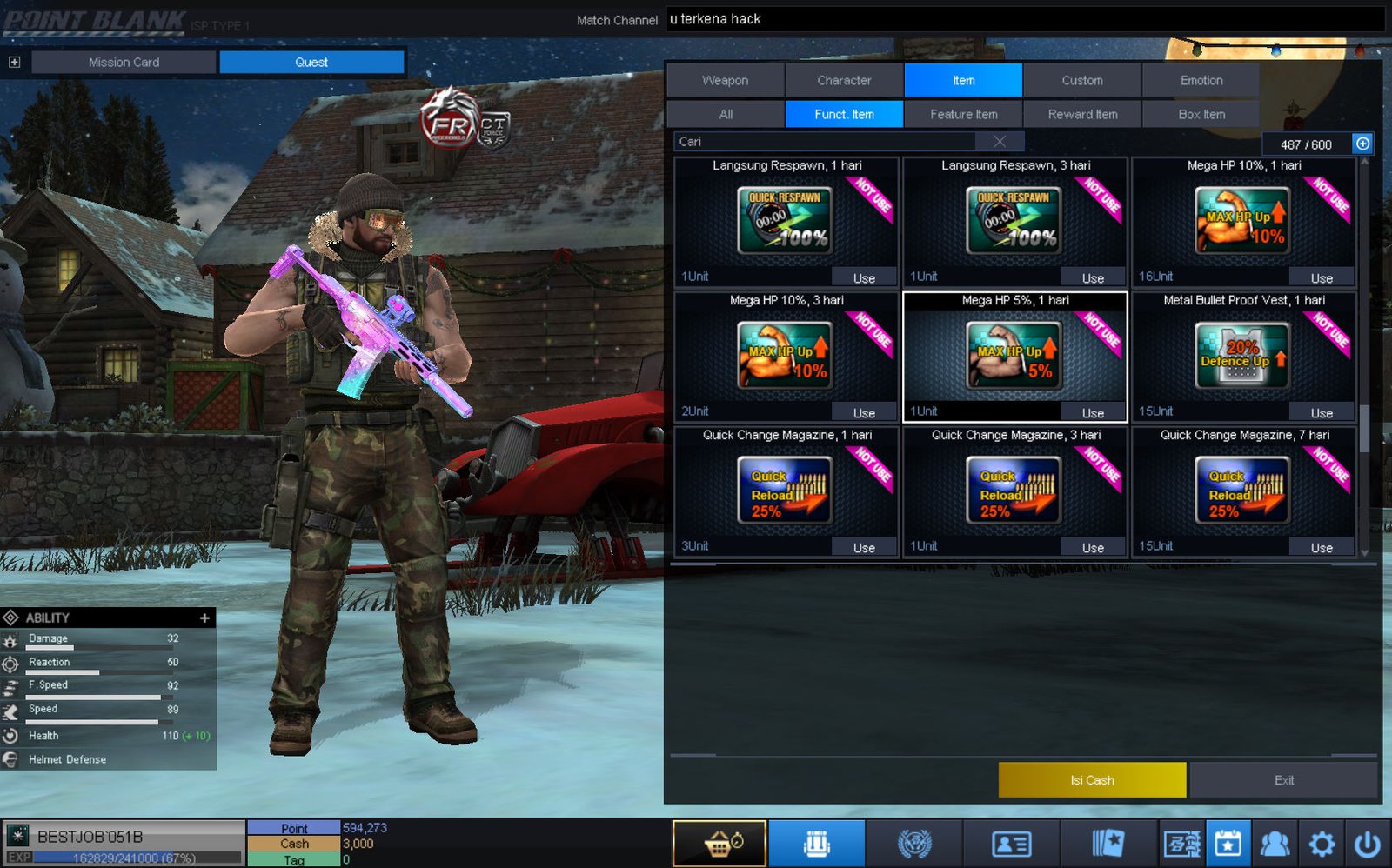Show All items filter
Screen dimensions: 1392x868
pos(726,114)
